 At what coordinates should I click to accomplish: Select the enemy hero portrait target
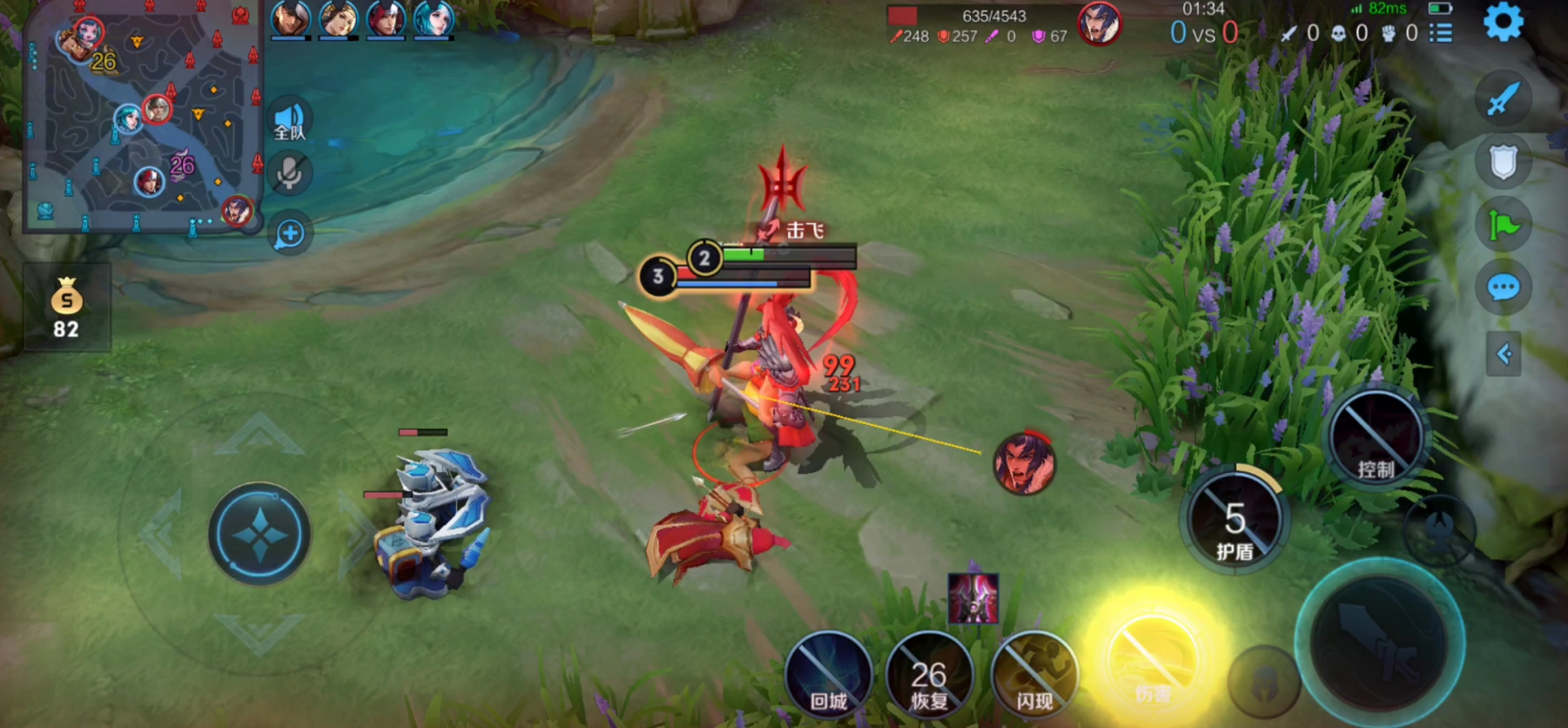[1025, 463]
